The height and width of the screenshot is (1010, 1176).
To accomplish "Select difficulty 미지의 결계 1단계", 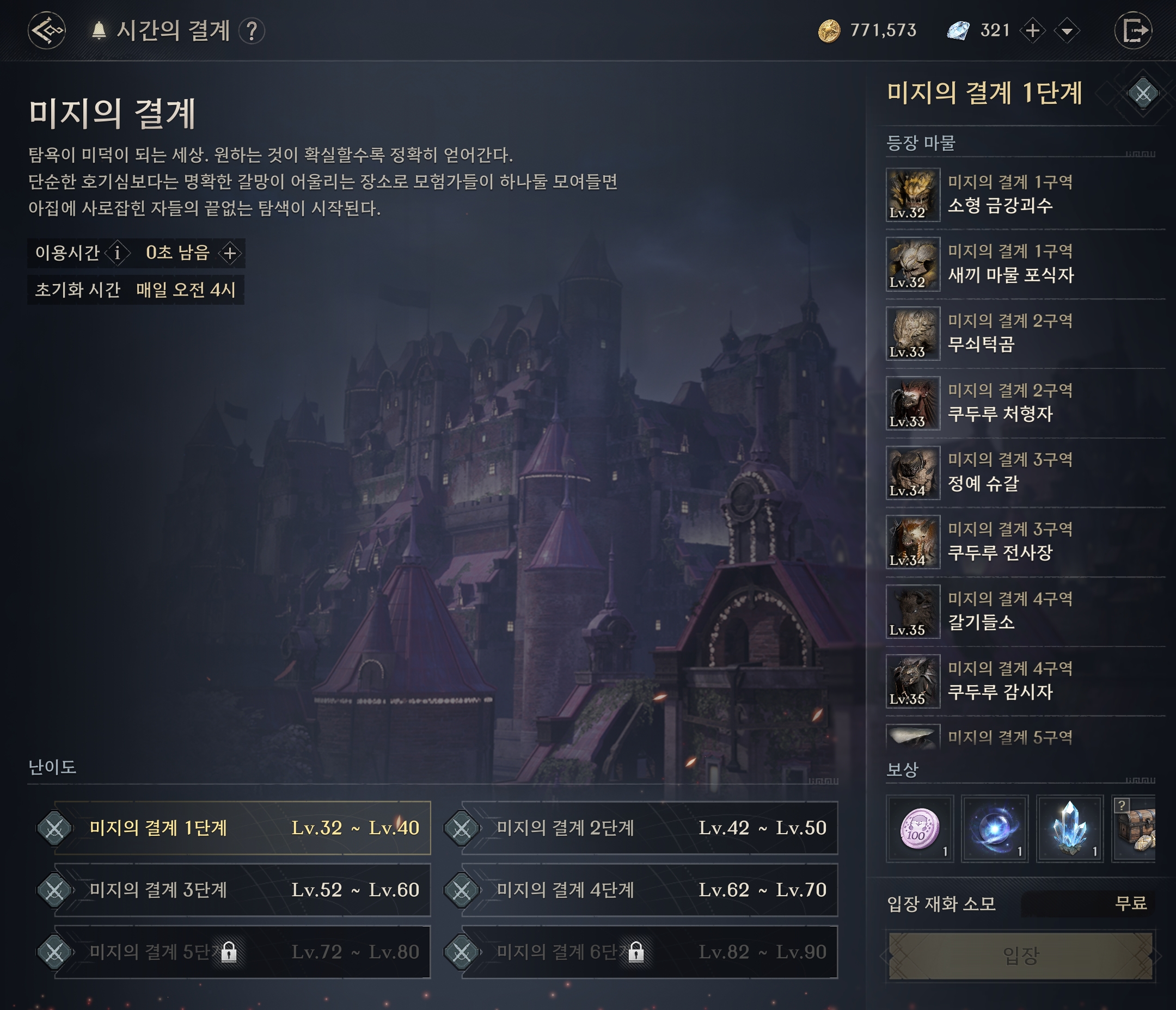I will pyautogui.click(x=243, y=828).
